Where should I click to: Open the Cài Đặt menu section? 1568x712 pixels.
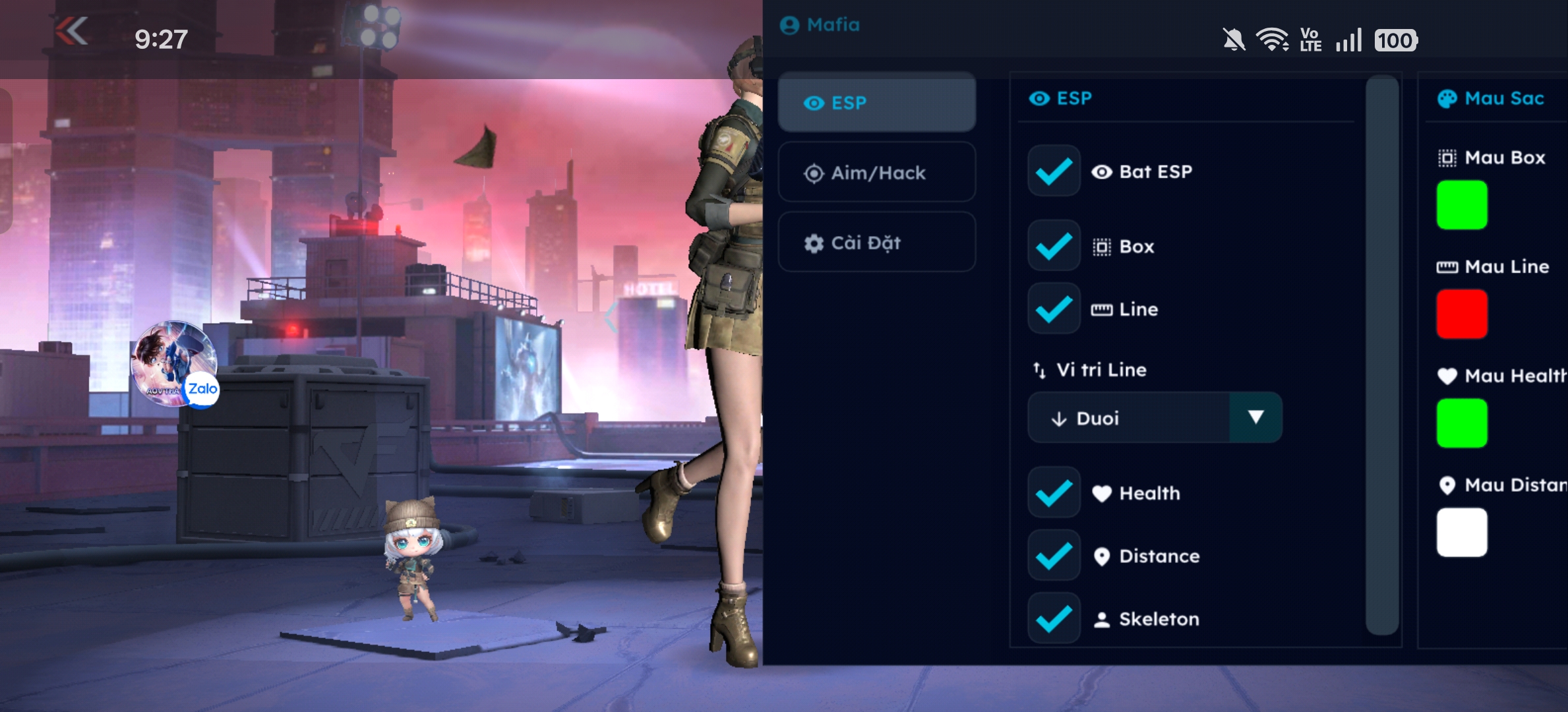(x=877, y=243)
